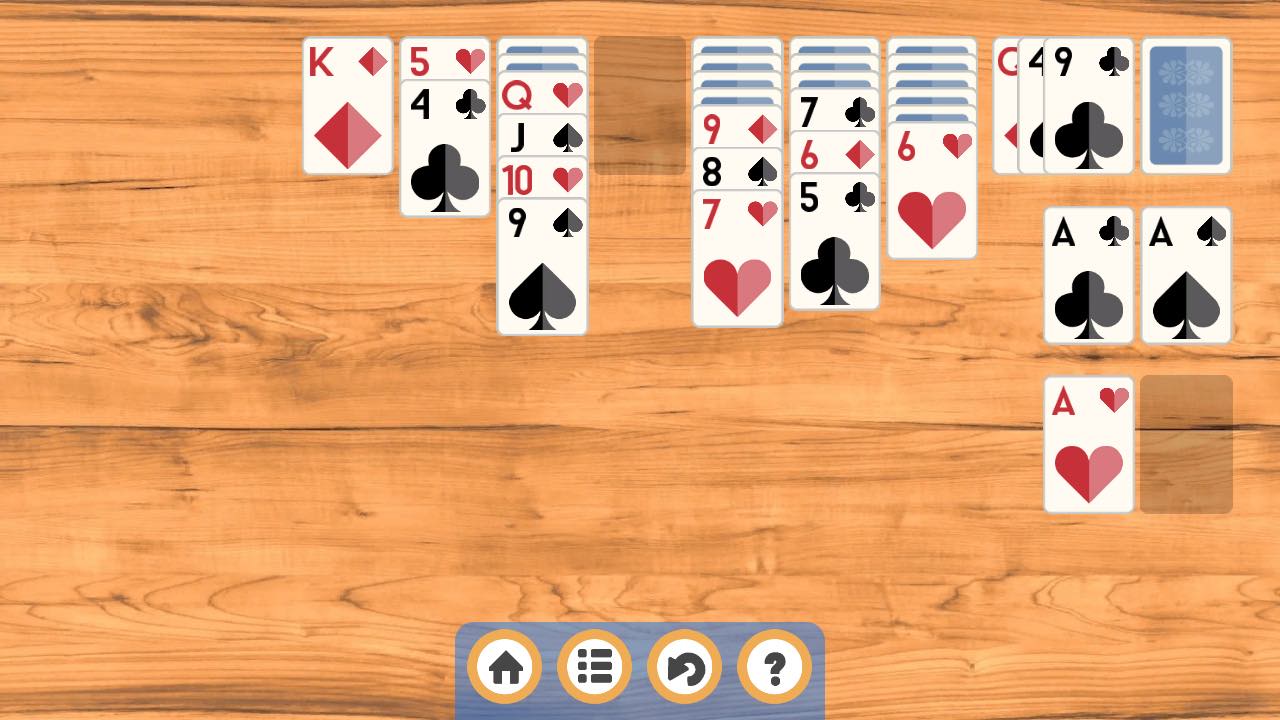
Task: Open the help question mark icon
Action: pos(773,666)
